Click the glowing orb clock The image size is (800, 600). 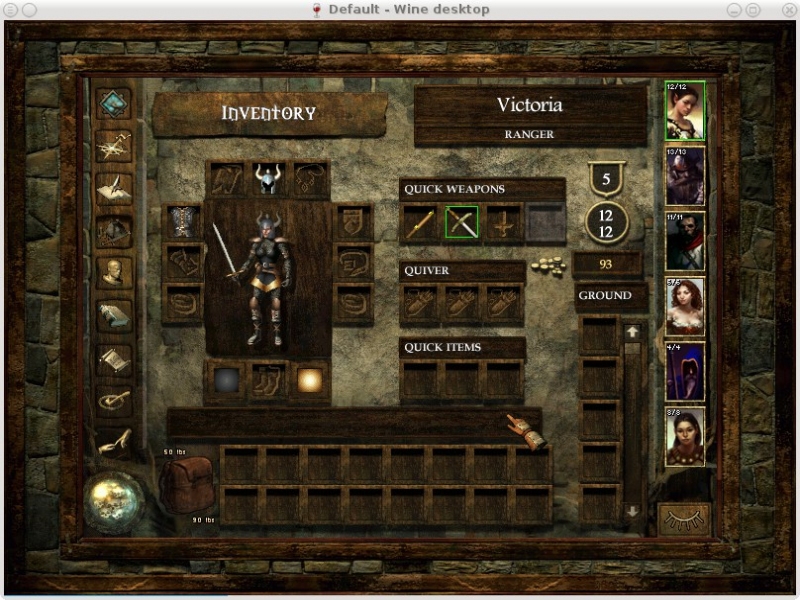tap(112, 499)
